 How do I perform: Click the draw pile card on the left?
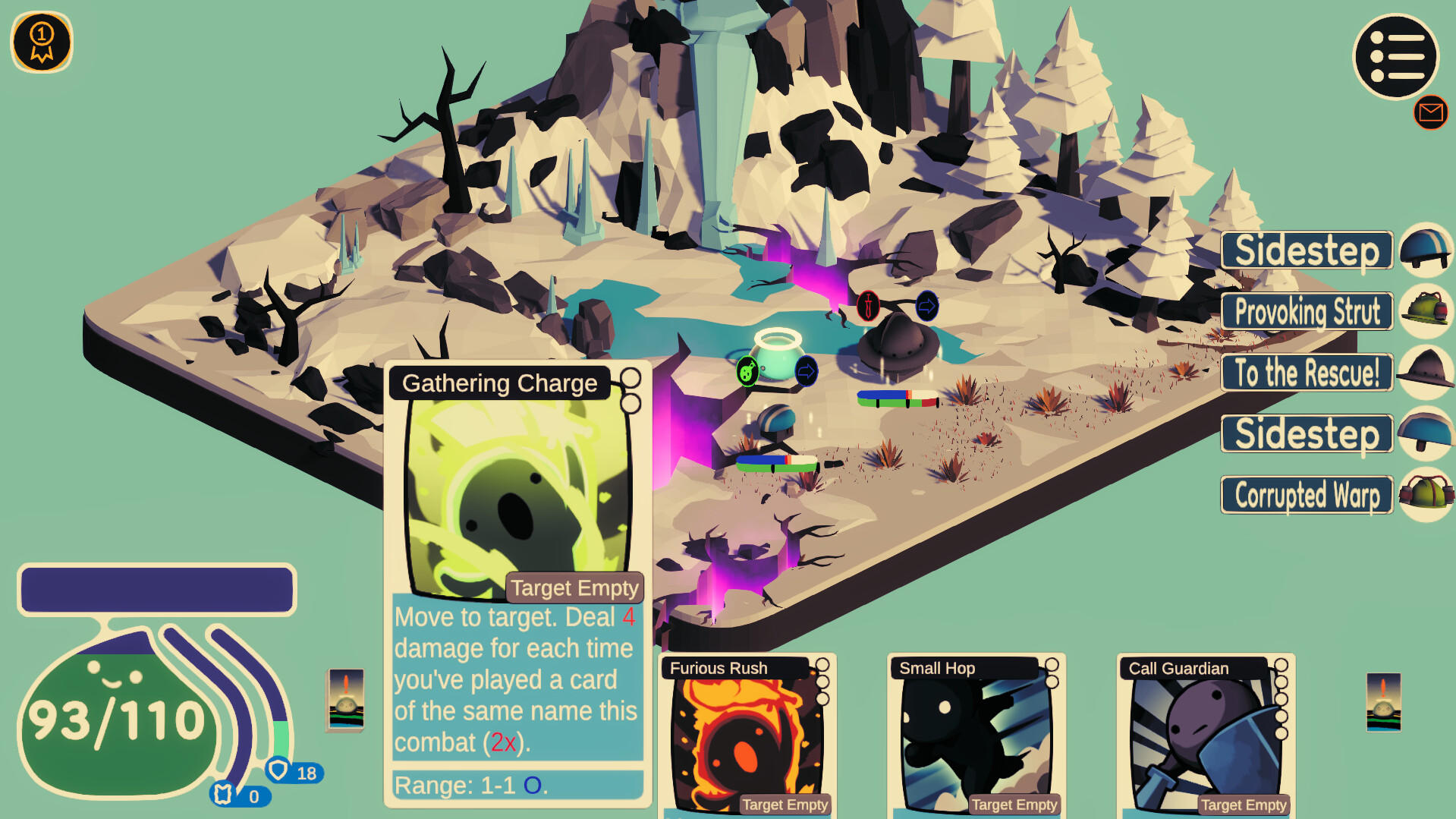(x=344, y=701)
